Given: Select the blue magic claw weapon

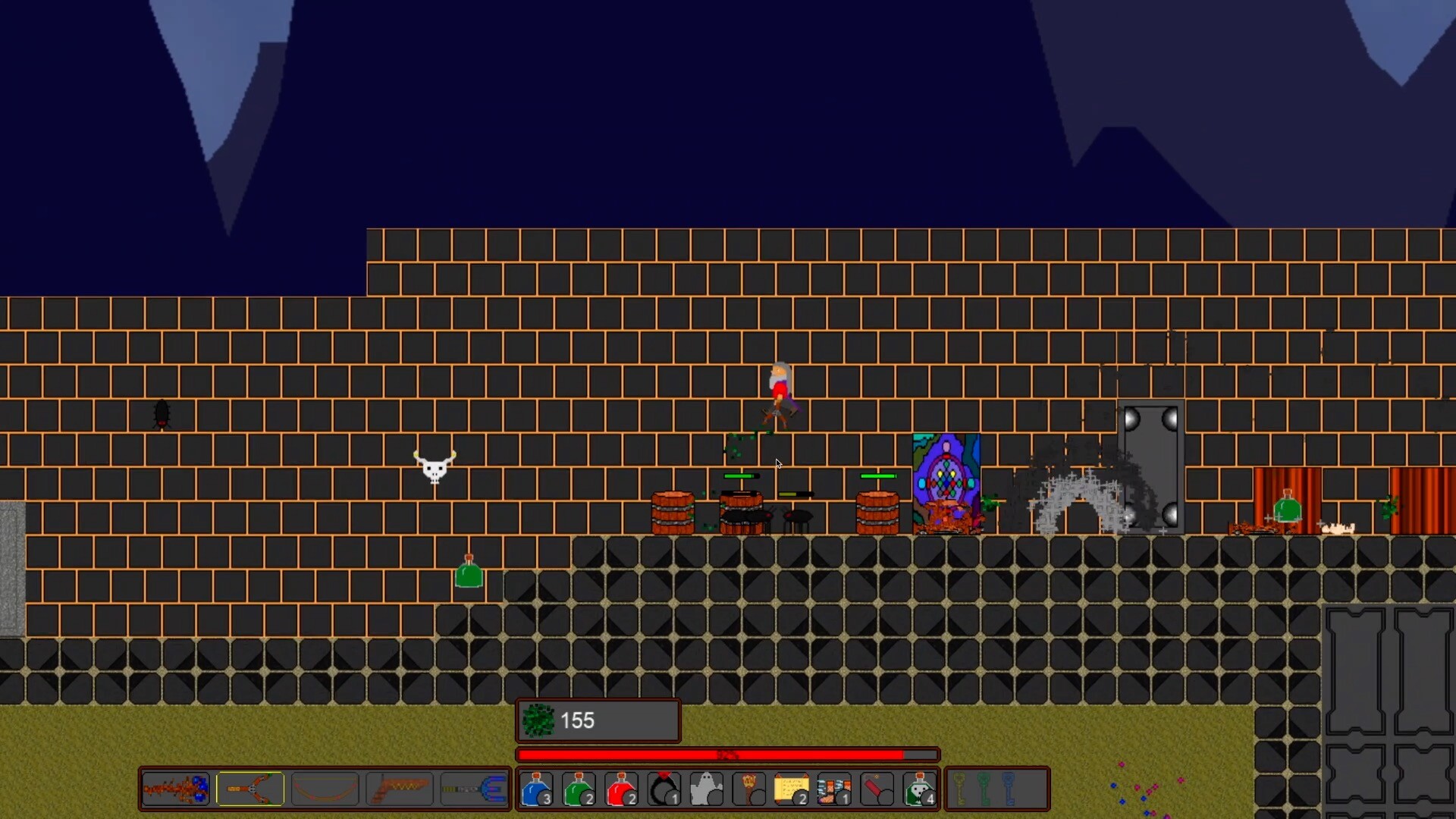Looking at the screenshot, I should (474, 789).
